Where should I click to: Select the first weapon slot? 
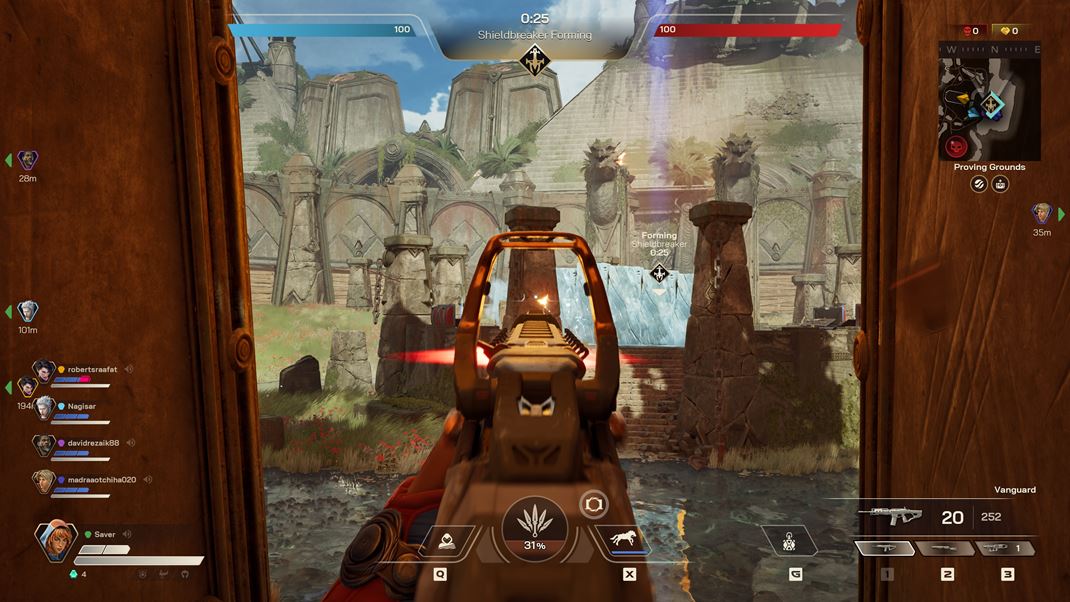click(x=885, y=548)
